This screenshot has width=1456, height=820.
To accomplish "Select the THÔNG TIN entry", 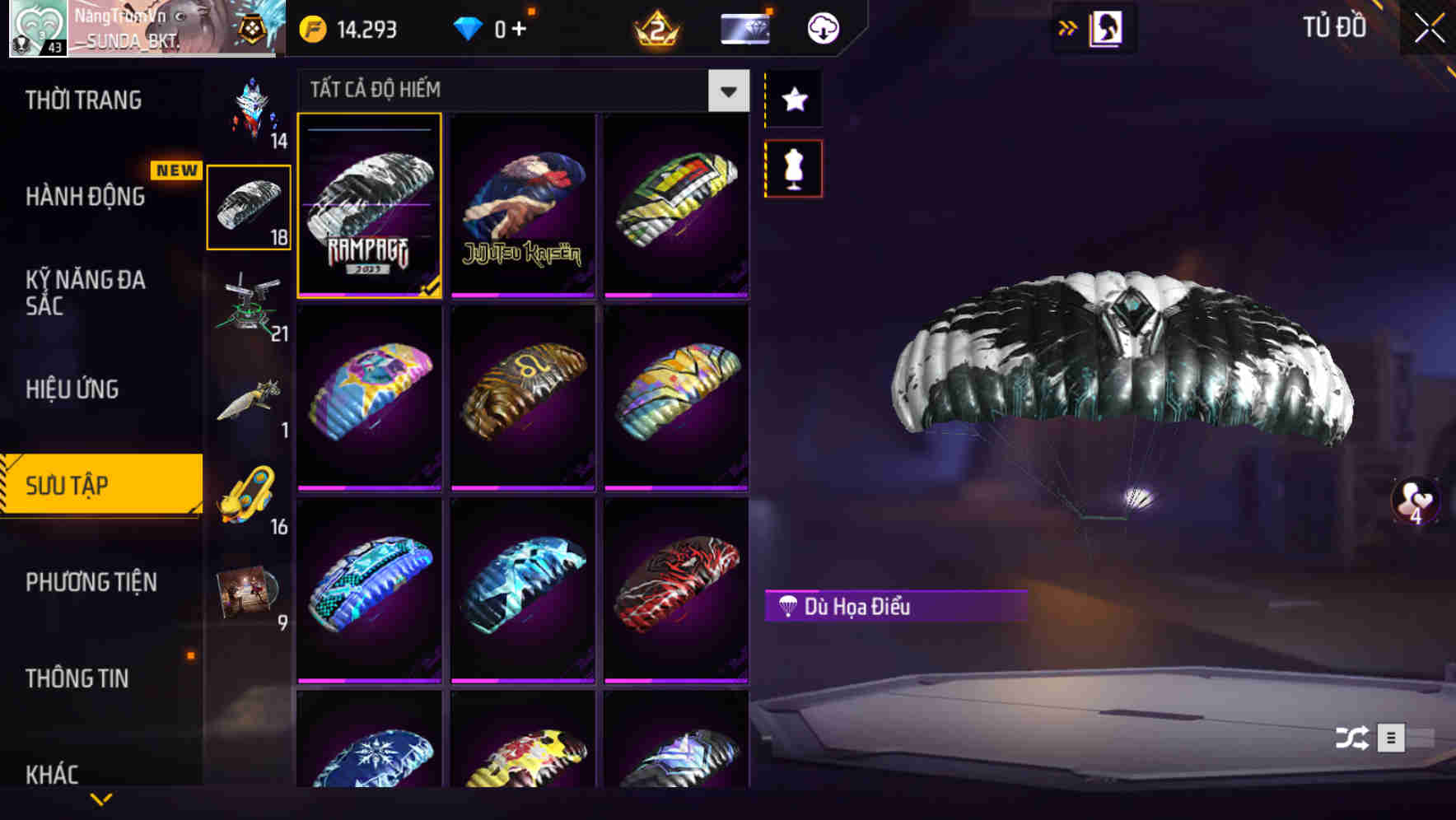I will [76, 678].
